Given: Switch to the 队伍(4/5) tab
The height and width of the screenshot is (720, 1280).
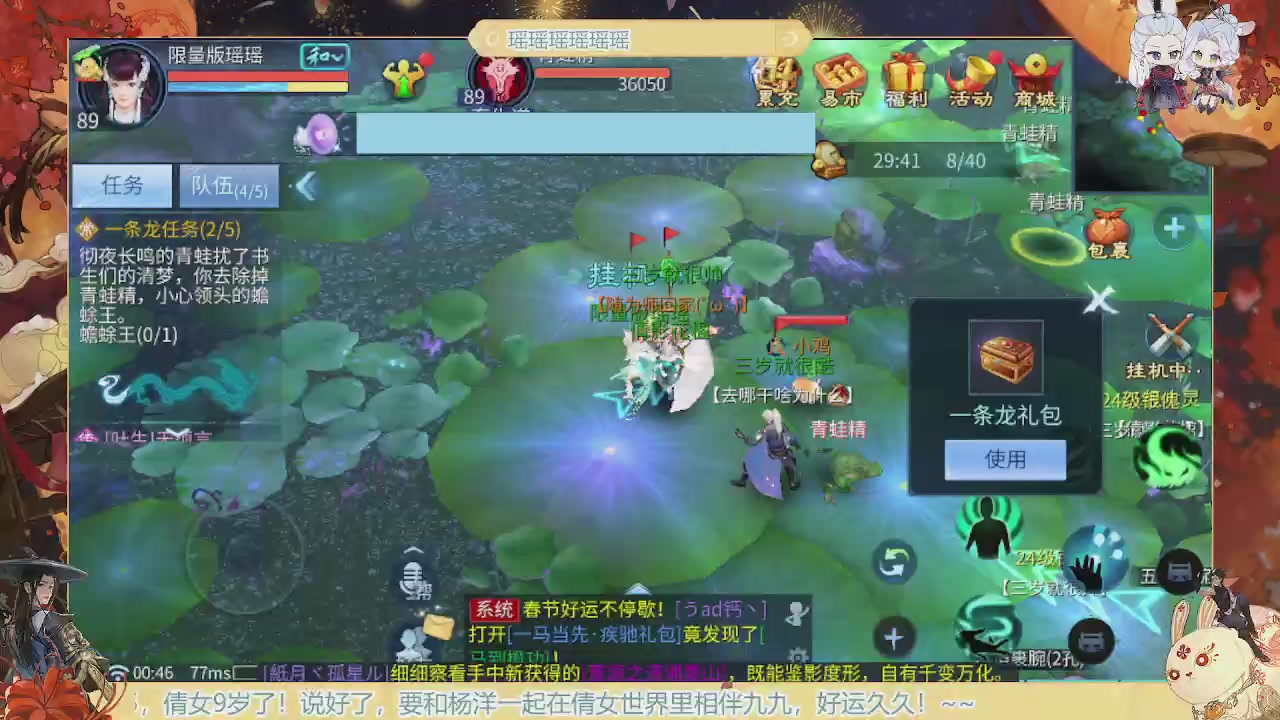Looking at the screenshot, I should tap(228, 186).
